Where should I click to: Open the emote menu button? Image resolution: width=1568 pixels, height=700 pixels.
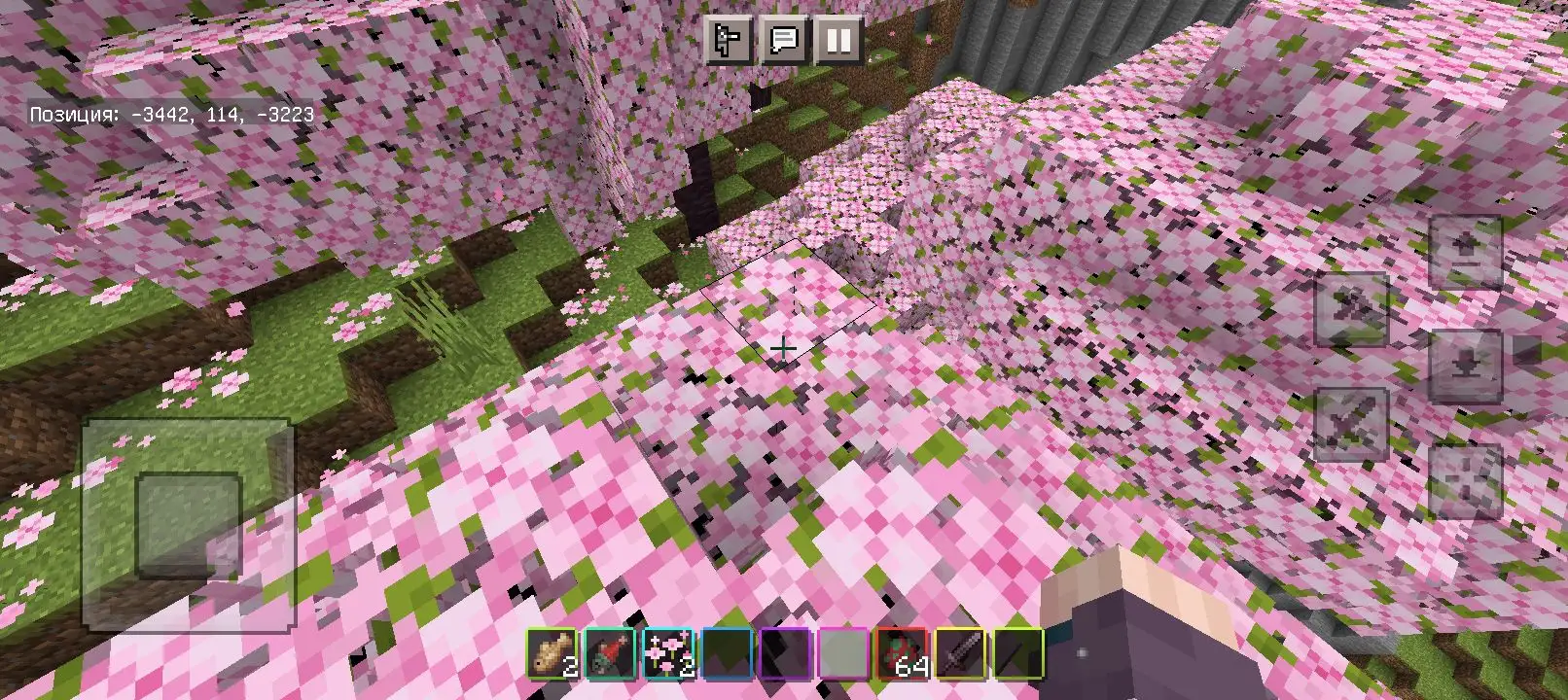click(729, 40)
